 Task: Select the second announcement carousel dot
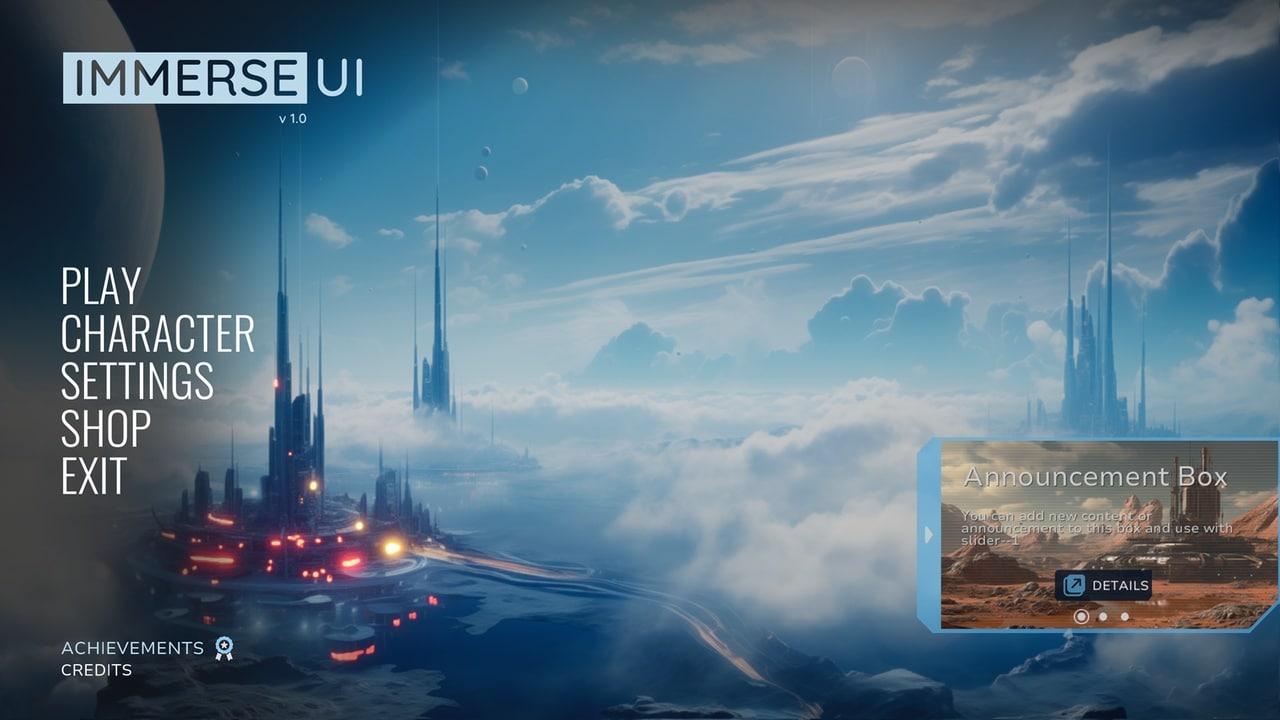coord(1103,616)
